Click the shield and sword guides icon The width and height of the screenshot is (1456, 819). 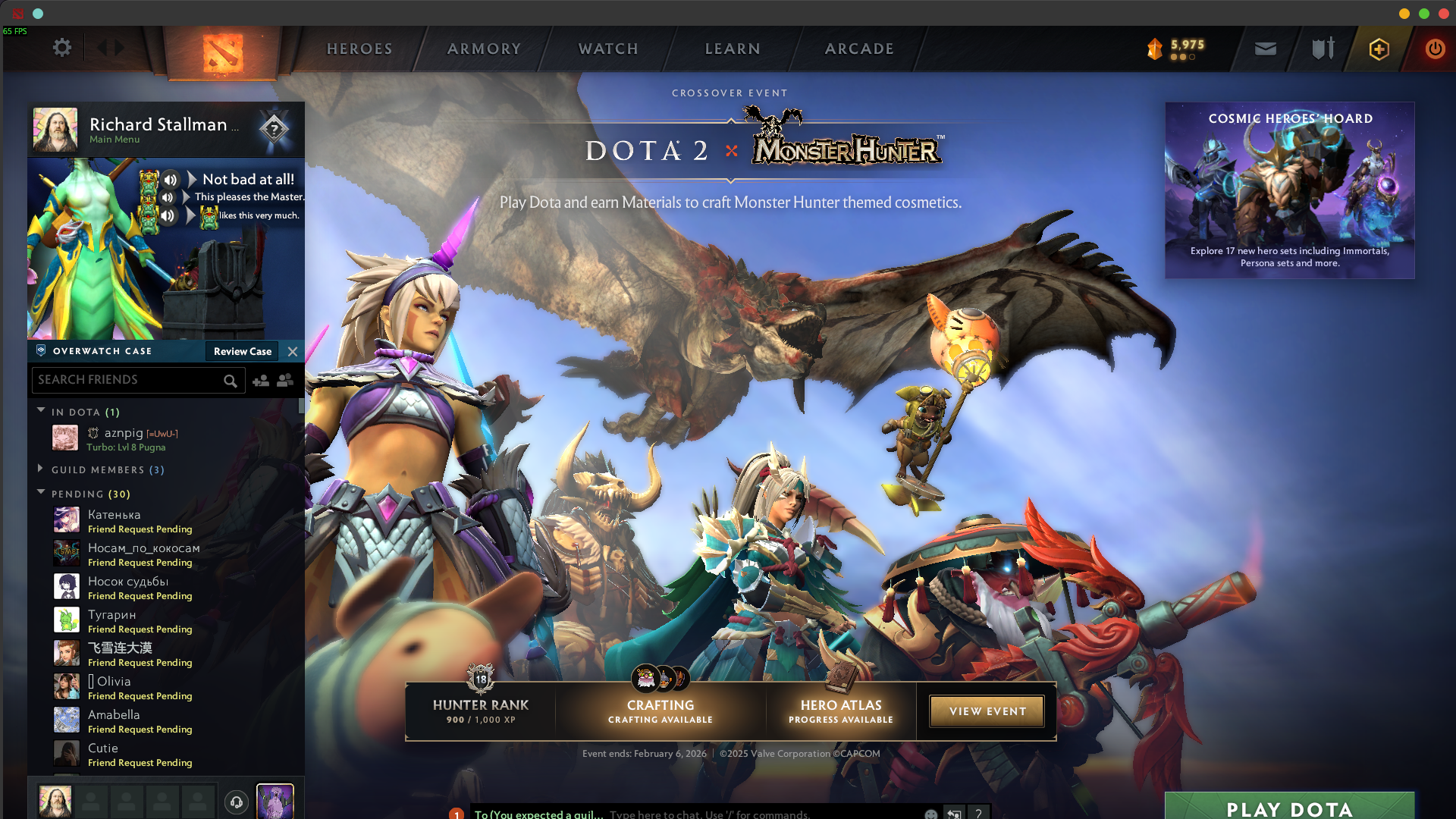tap(1323, 48)
